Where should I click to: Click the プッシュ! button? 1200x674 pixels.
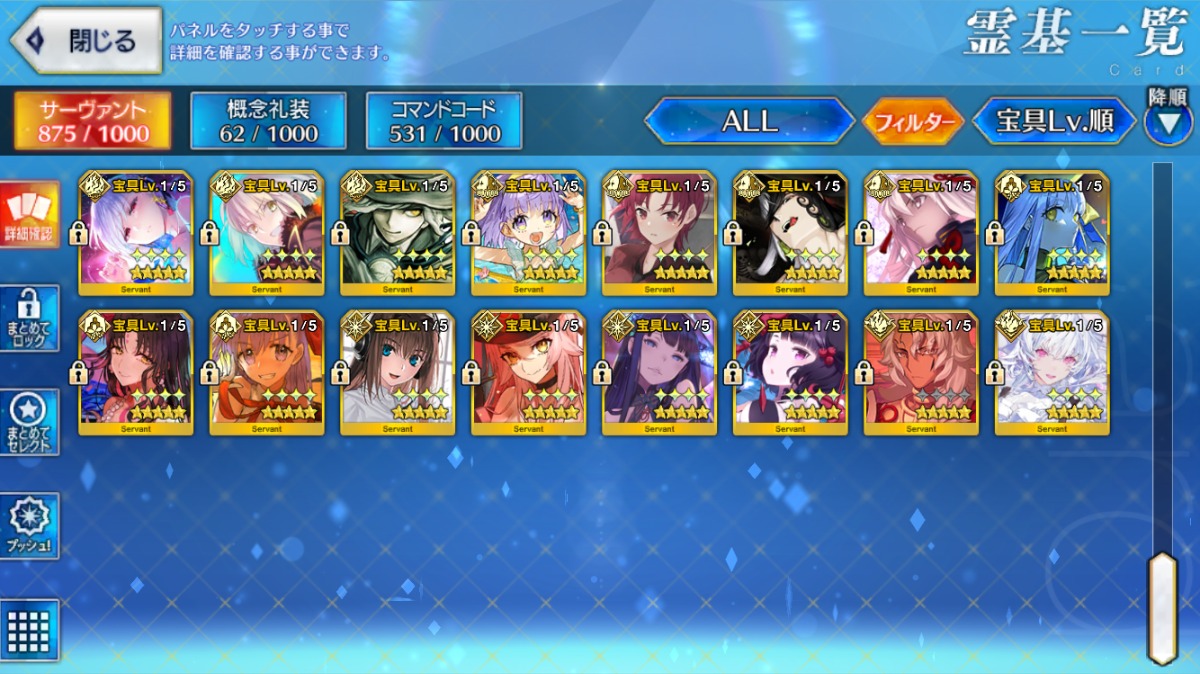coord(30,525)
